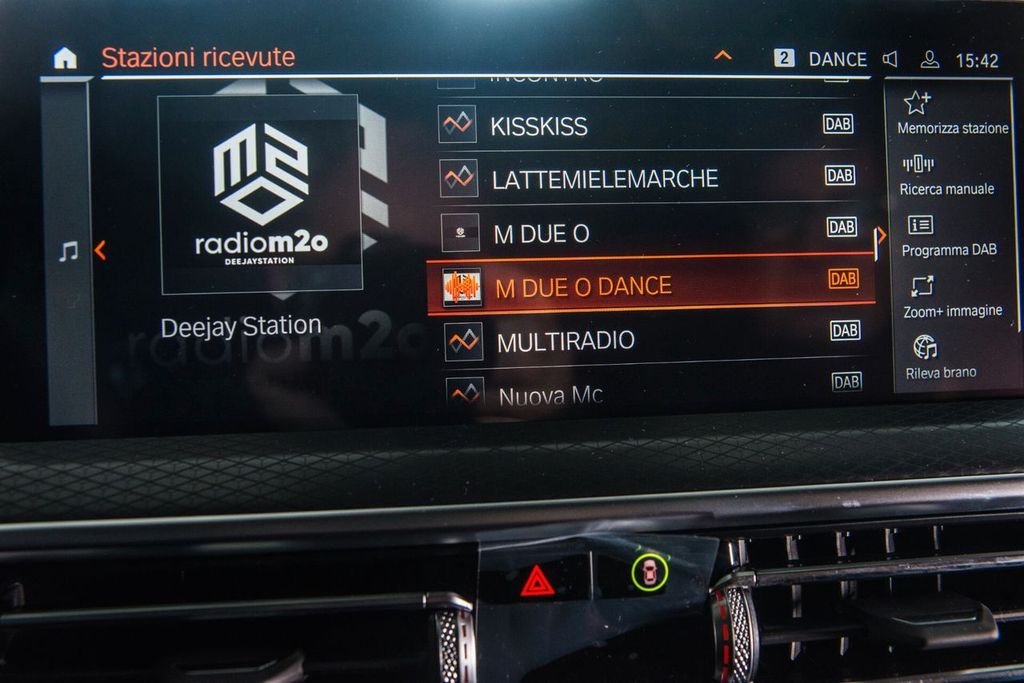Use Rileva brano to identify song
The width and height of the screenshot is (1024, 683).
[940, 359]
